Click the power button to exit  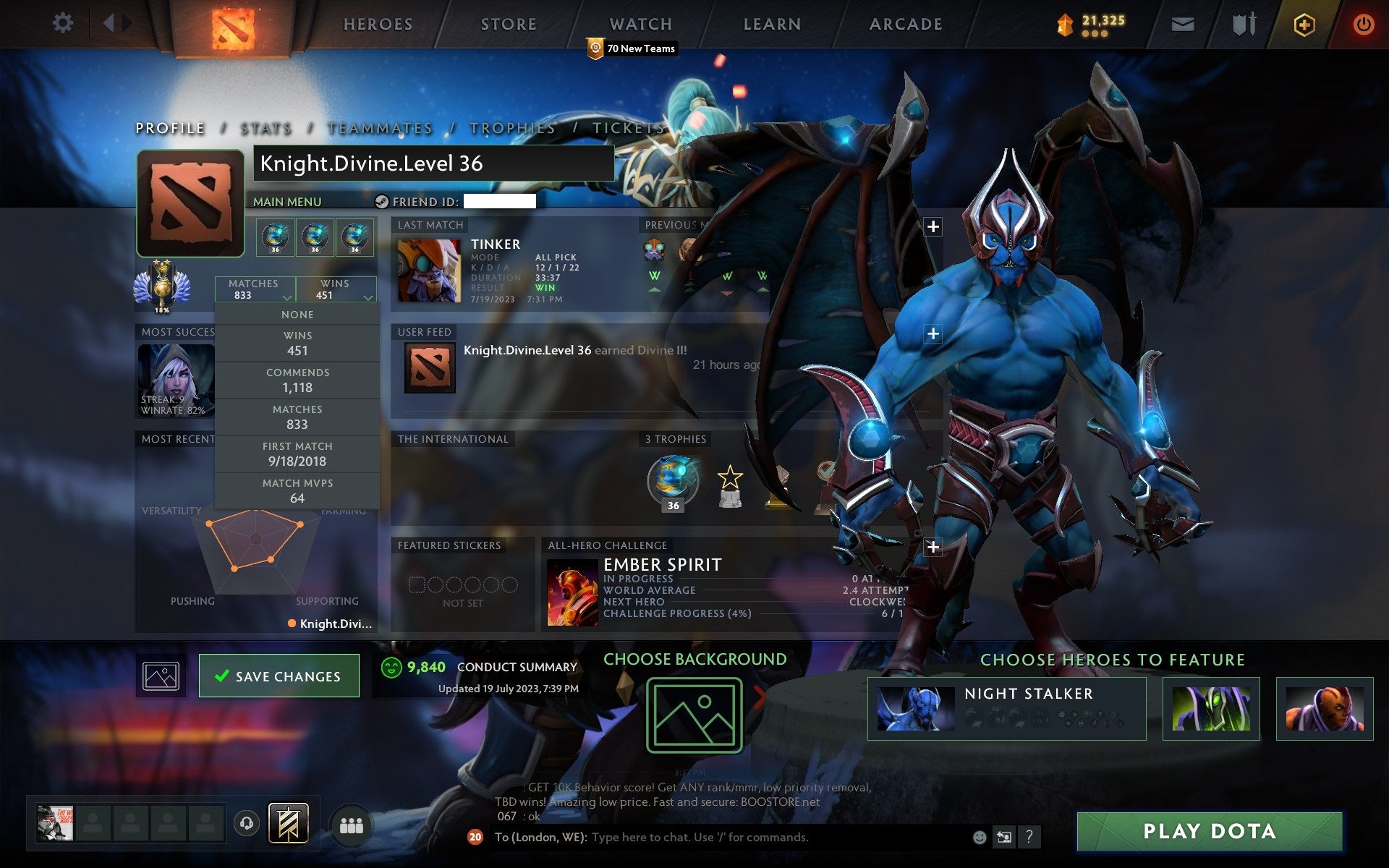tap(1363, 23)
